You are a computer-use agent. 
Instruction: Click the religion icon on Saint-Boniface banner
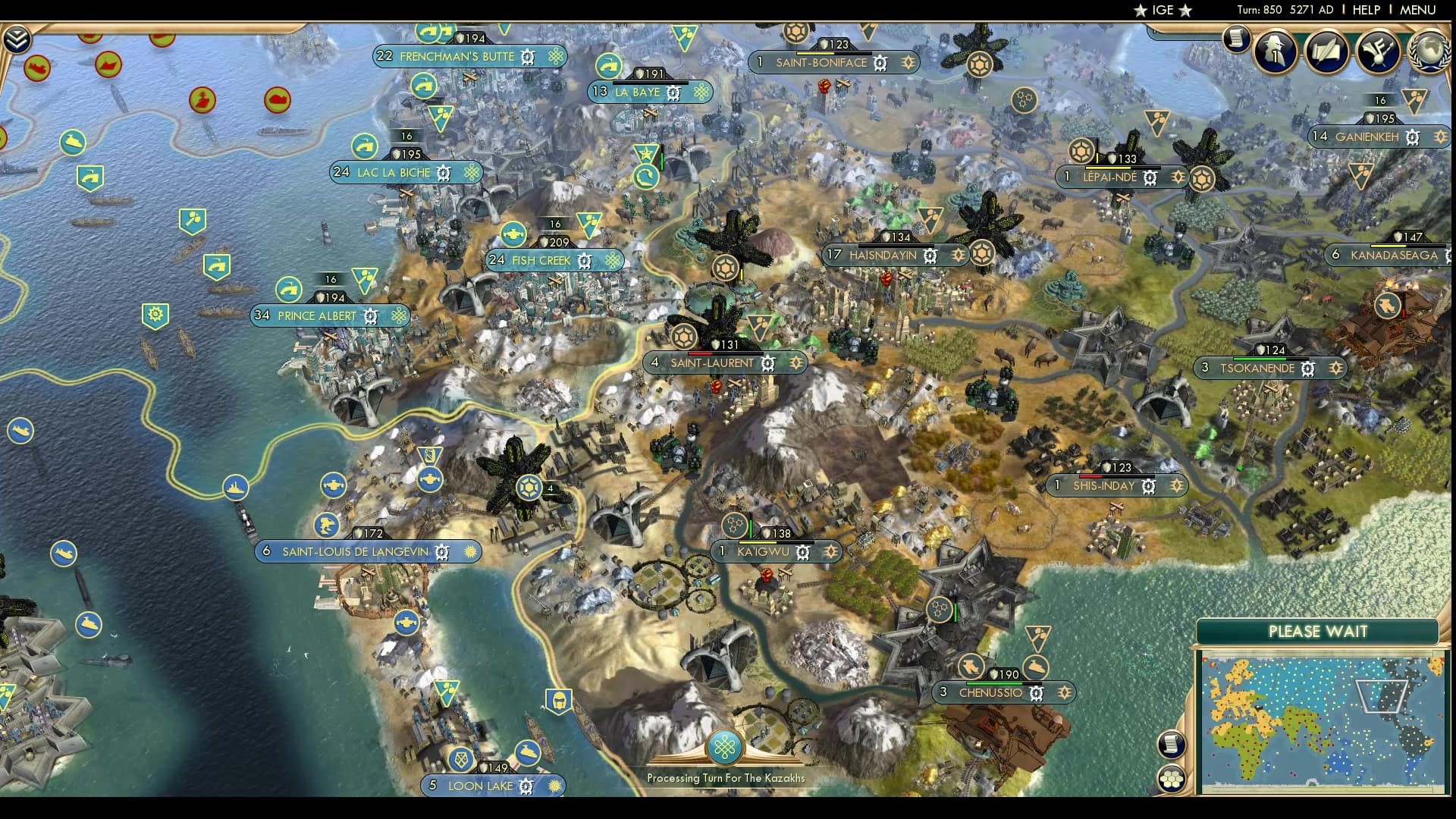[x=907, y=63]
